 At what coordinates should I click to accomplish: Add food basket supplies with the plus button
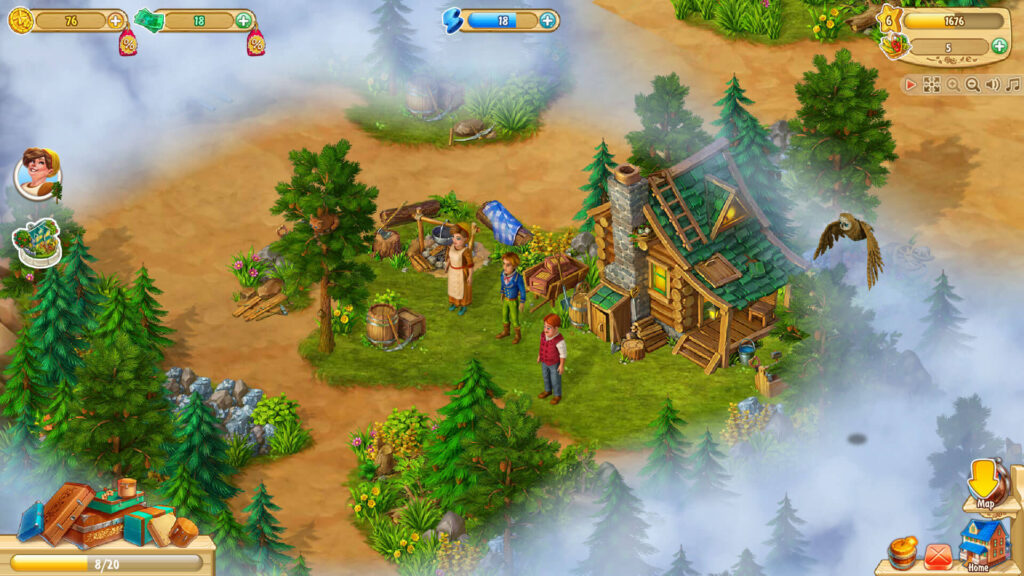pyautogui.click(x=998, y=46)
